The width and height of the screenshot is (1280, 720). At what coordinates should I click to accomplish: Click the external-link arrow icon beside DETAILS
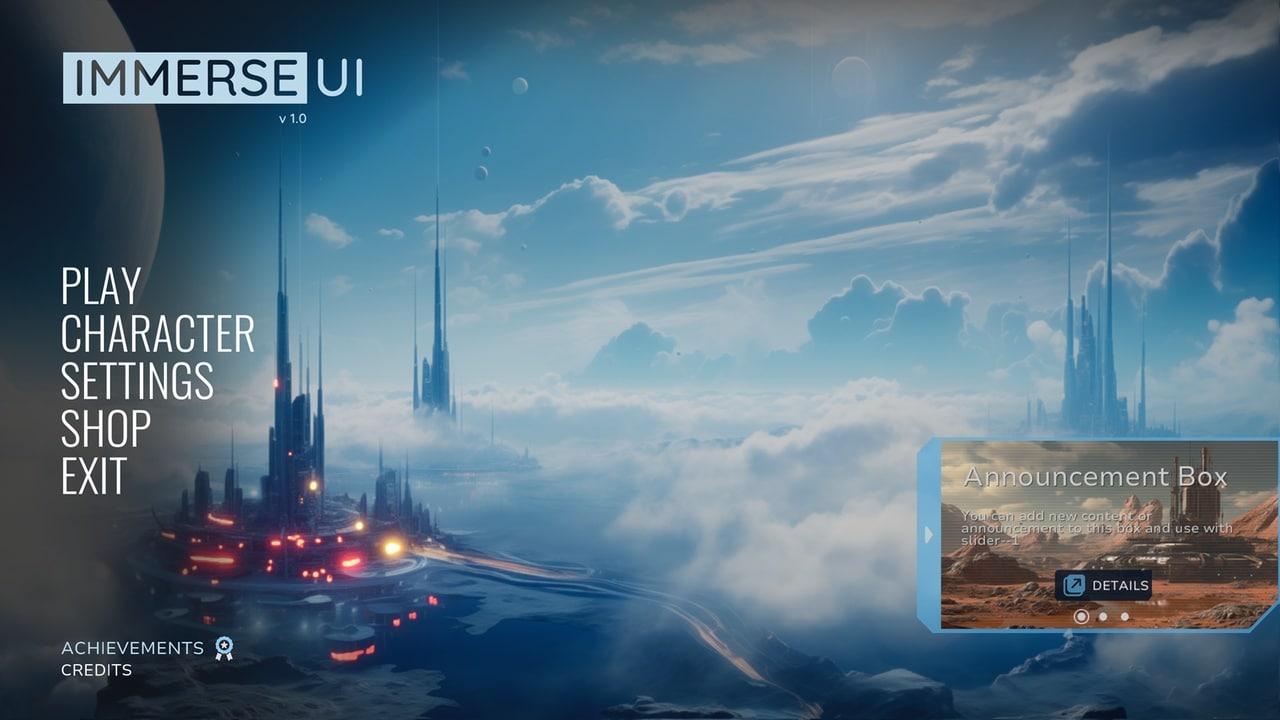point(1073,584)
